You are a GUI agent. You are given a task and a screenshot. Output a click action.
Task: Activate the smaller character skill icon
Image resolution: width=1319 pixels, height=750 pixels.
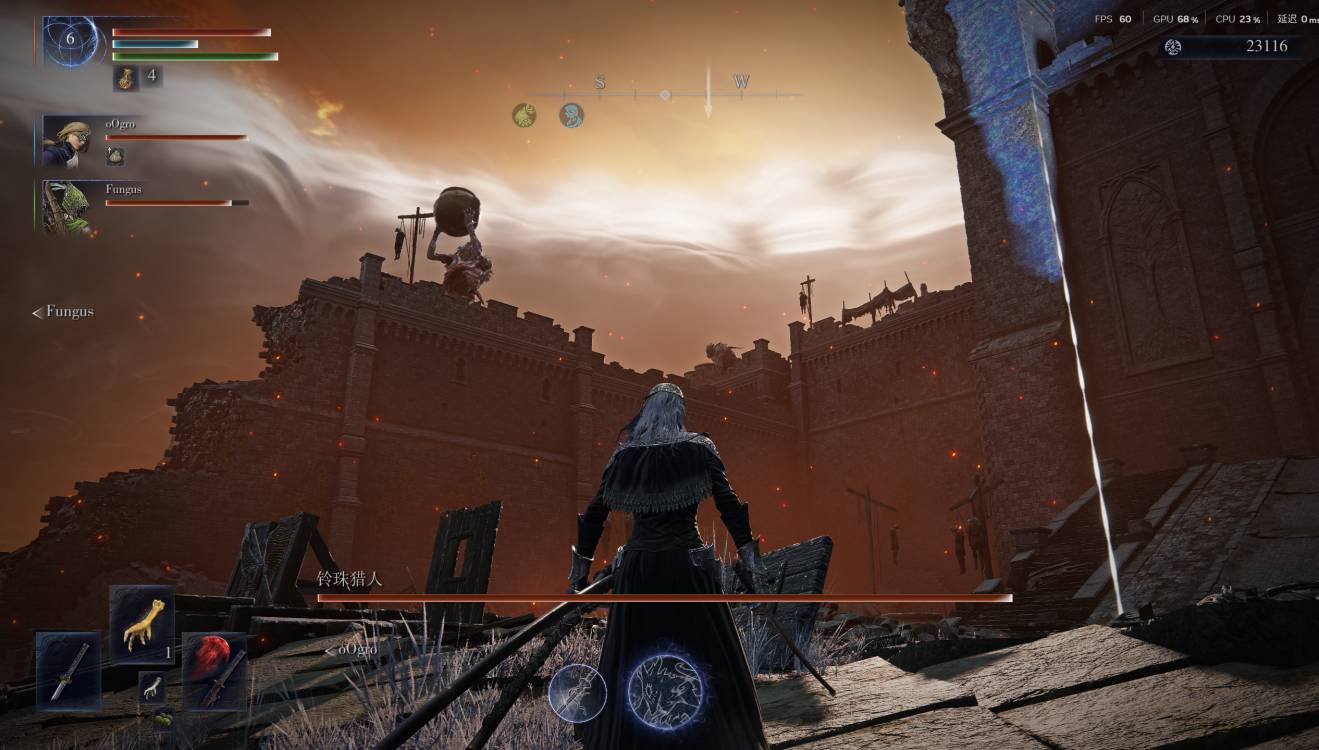pos(577,692)
